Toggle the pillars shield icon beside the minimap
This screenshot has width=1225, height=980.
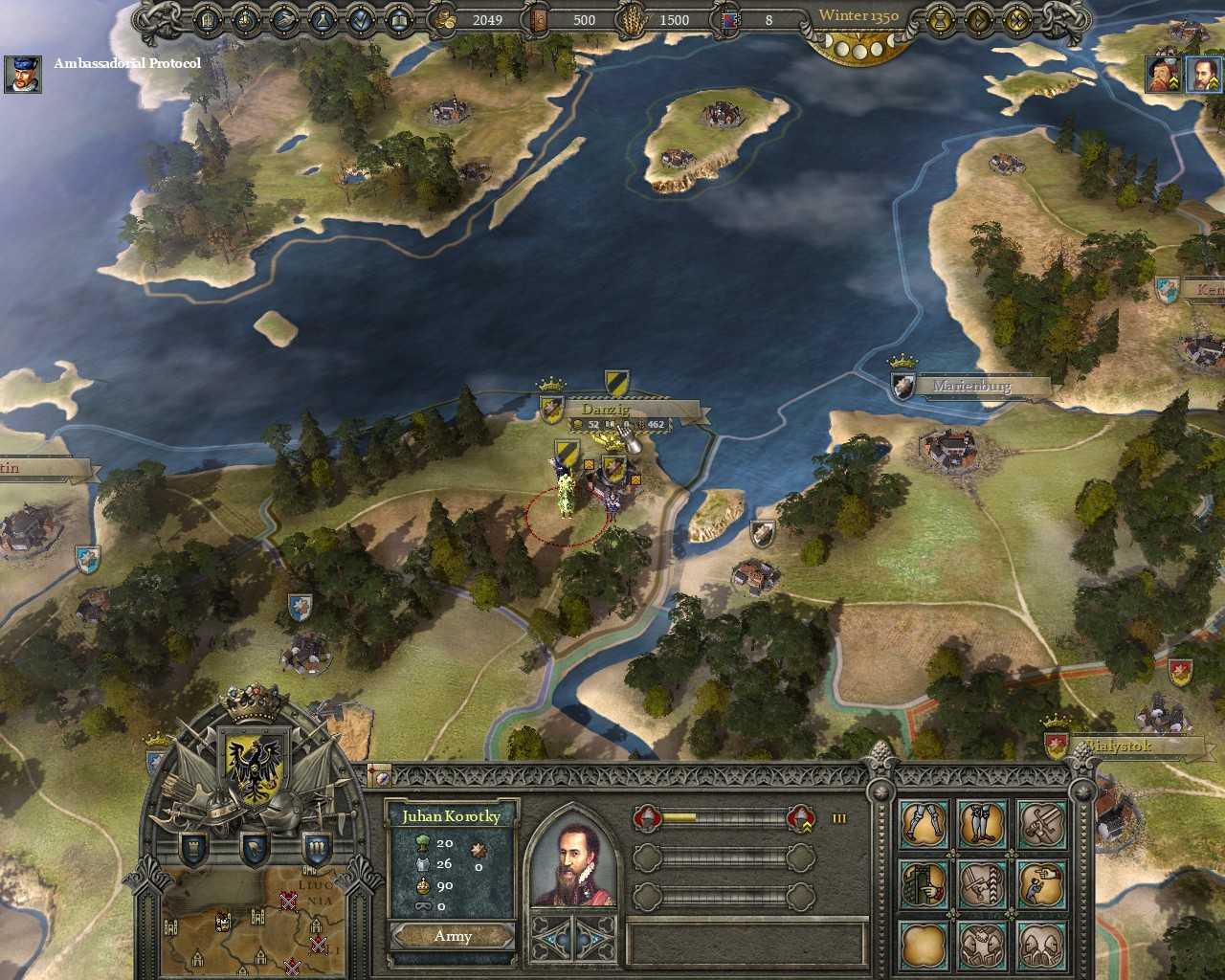(x=316, y=848)
